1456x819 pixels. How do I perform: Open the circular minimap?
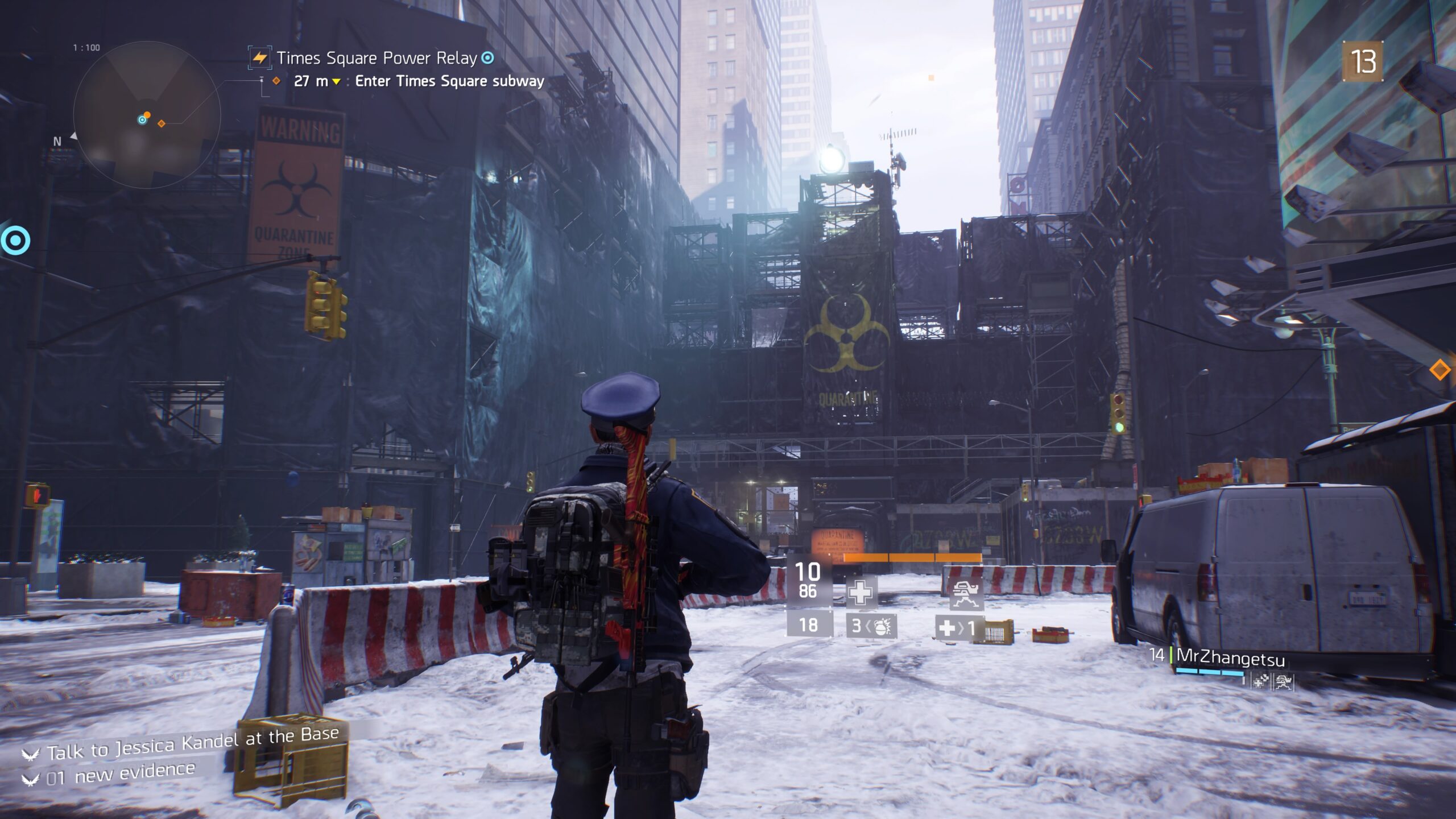[147, 115]
